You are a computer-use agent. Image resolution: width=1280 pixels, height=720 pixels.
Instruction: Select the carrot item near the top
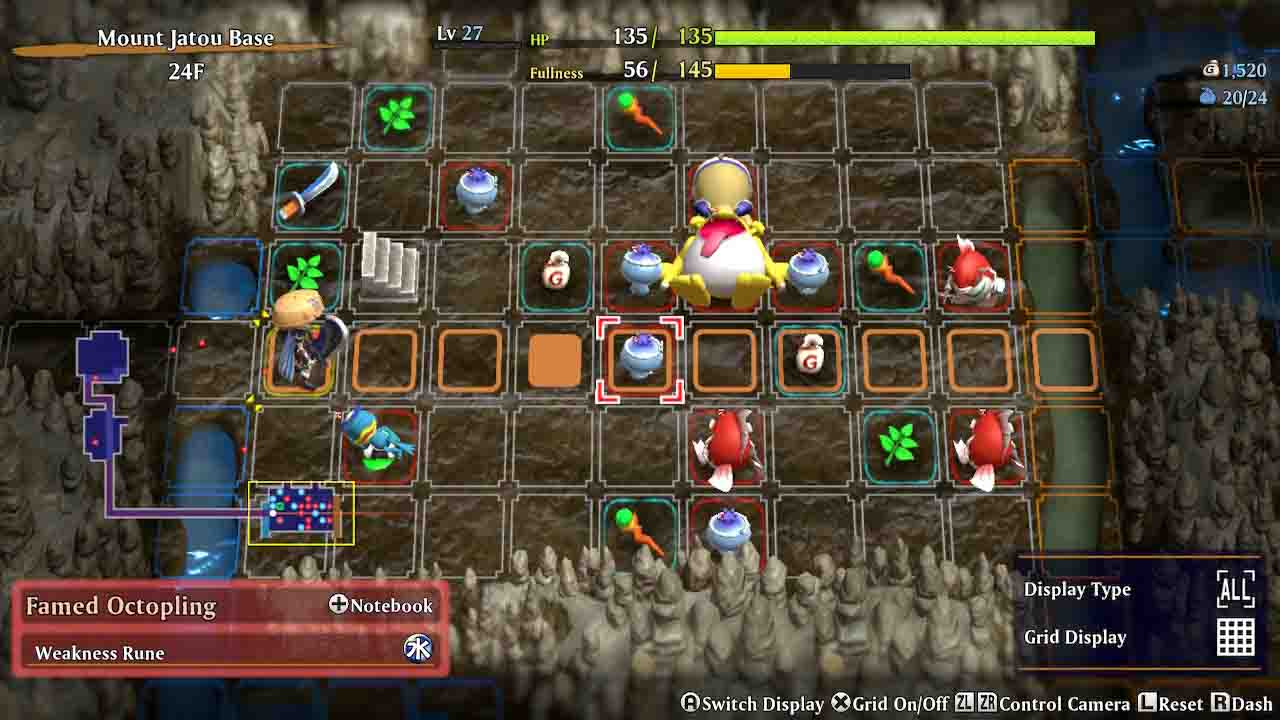click(640, 117)
